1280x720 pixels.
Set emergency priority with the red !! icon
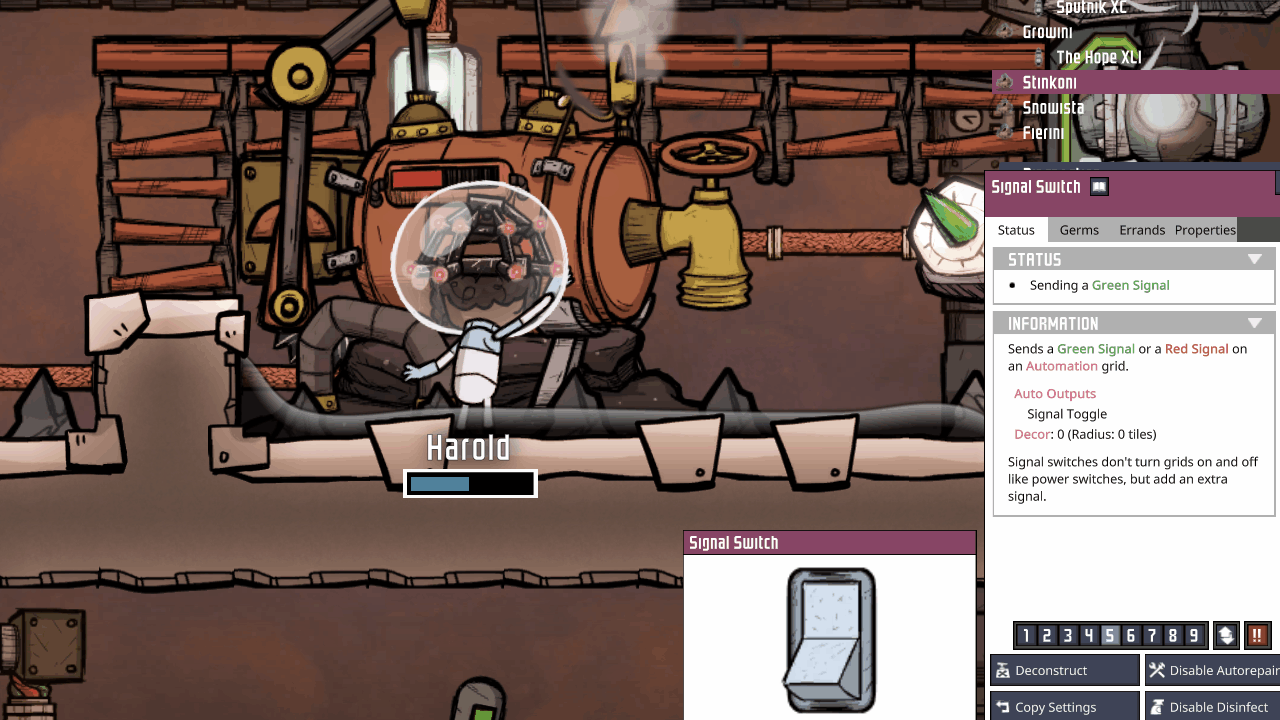(x=1257, y=635)
